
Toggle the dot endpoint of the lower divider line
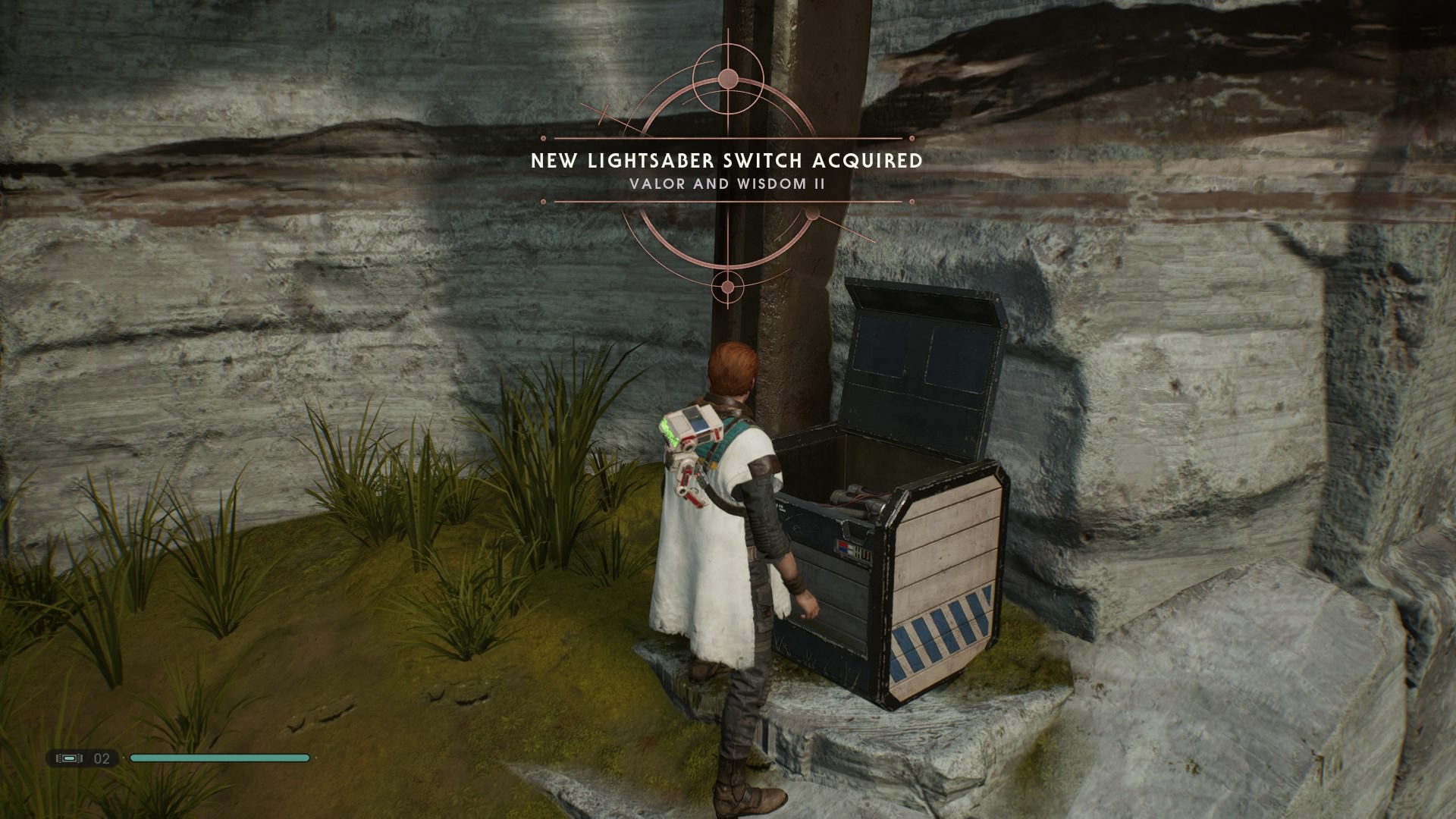click(x=542, y=201)
